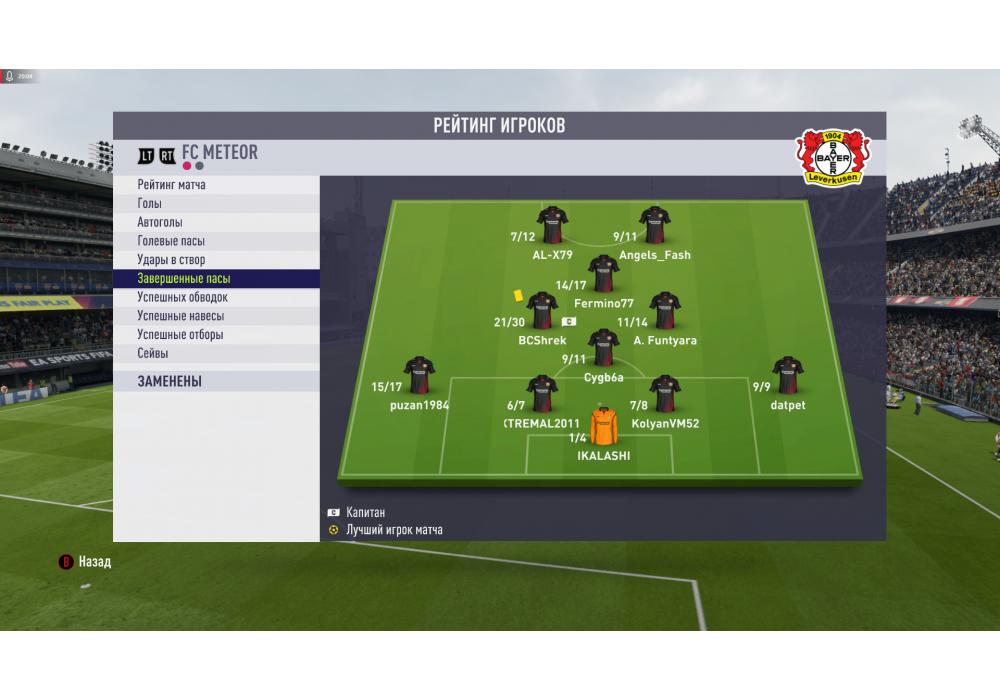1000x700 pixels.
Task: Select striker Angels_Fash on the formation
Action: 655,225
